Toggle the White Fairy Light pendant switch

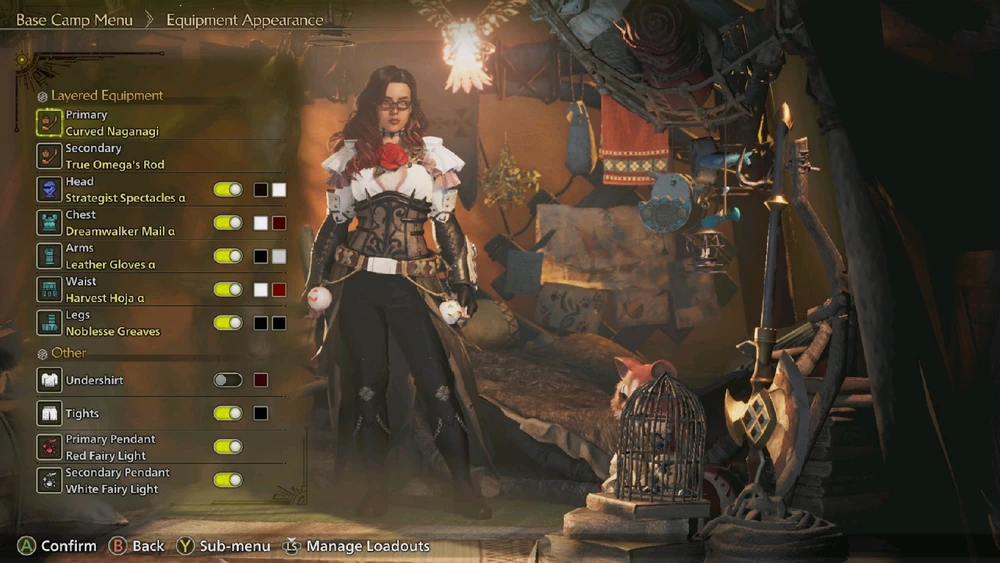[228, 480]
